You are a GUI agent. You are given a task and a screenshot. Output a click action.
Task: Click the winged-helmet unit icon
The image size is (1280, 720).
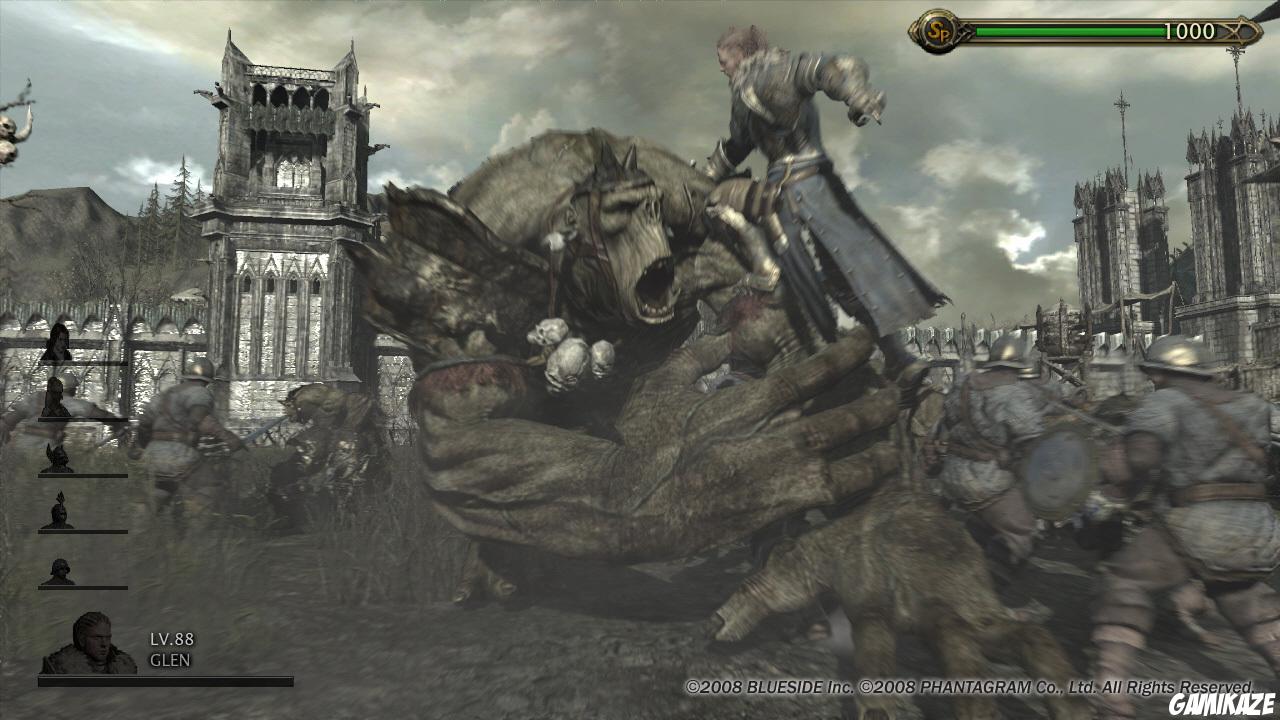58,457
